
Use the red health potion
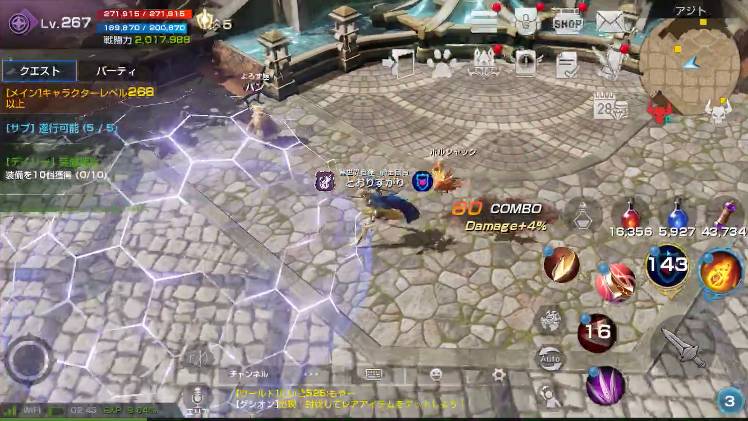pyautogui.click(x=630, y=216)
